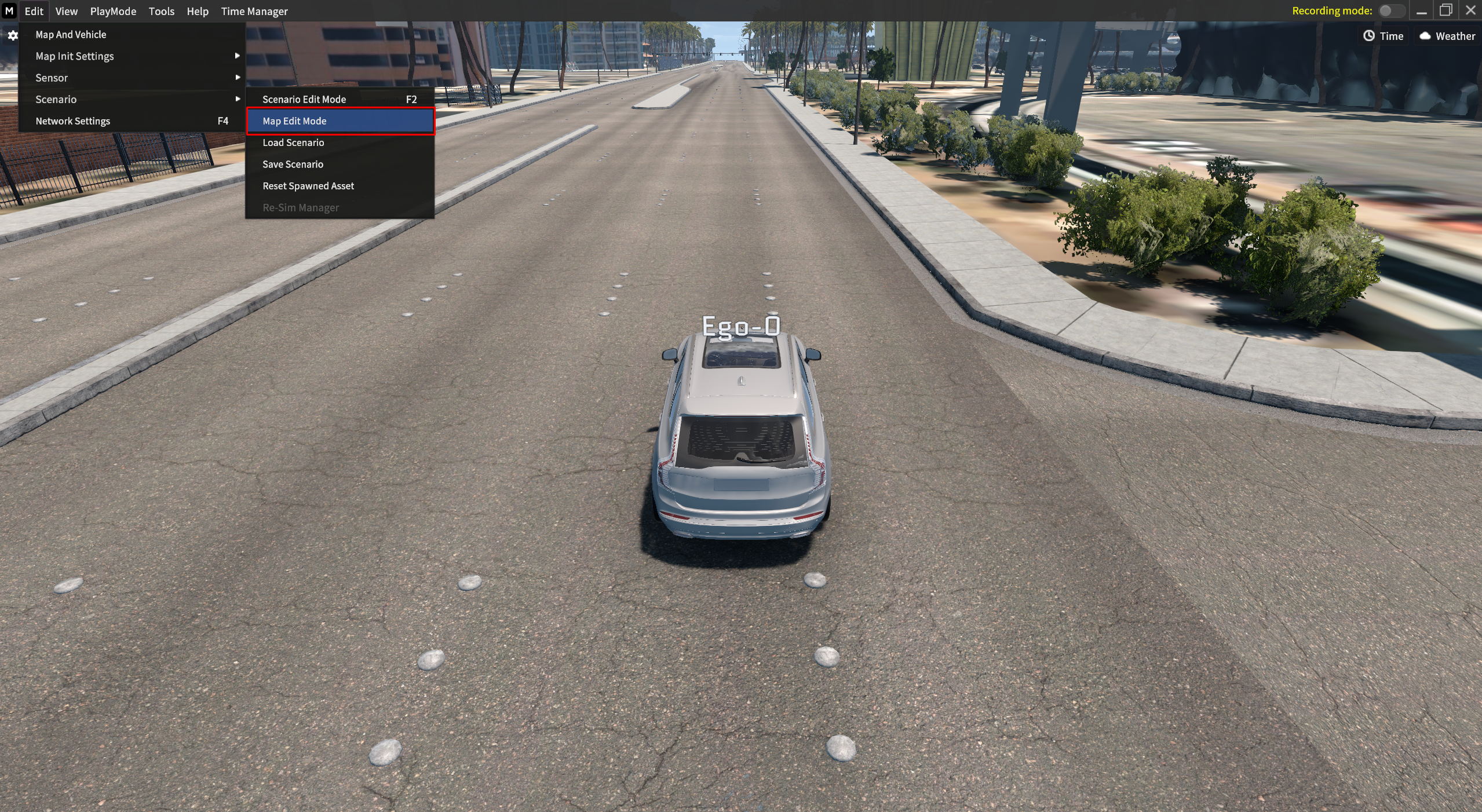This screenshot has height=812, width=1482.
Task: Open the Weather control
Action: point(1447,36)
